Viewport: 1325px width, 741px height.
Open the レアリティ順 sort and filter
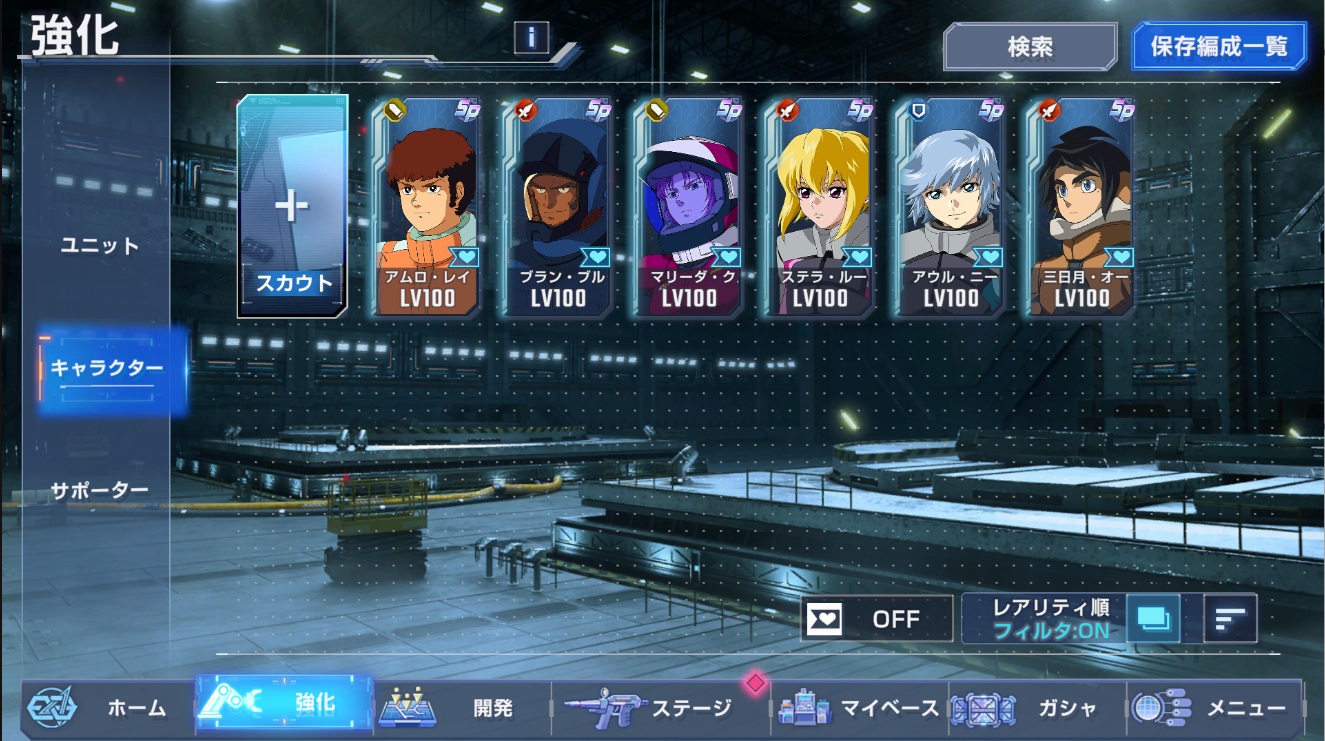coord(1050,618)
